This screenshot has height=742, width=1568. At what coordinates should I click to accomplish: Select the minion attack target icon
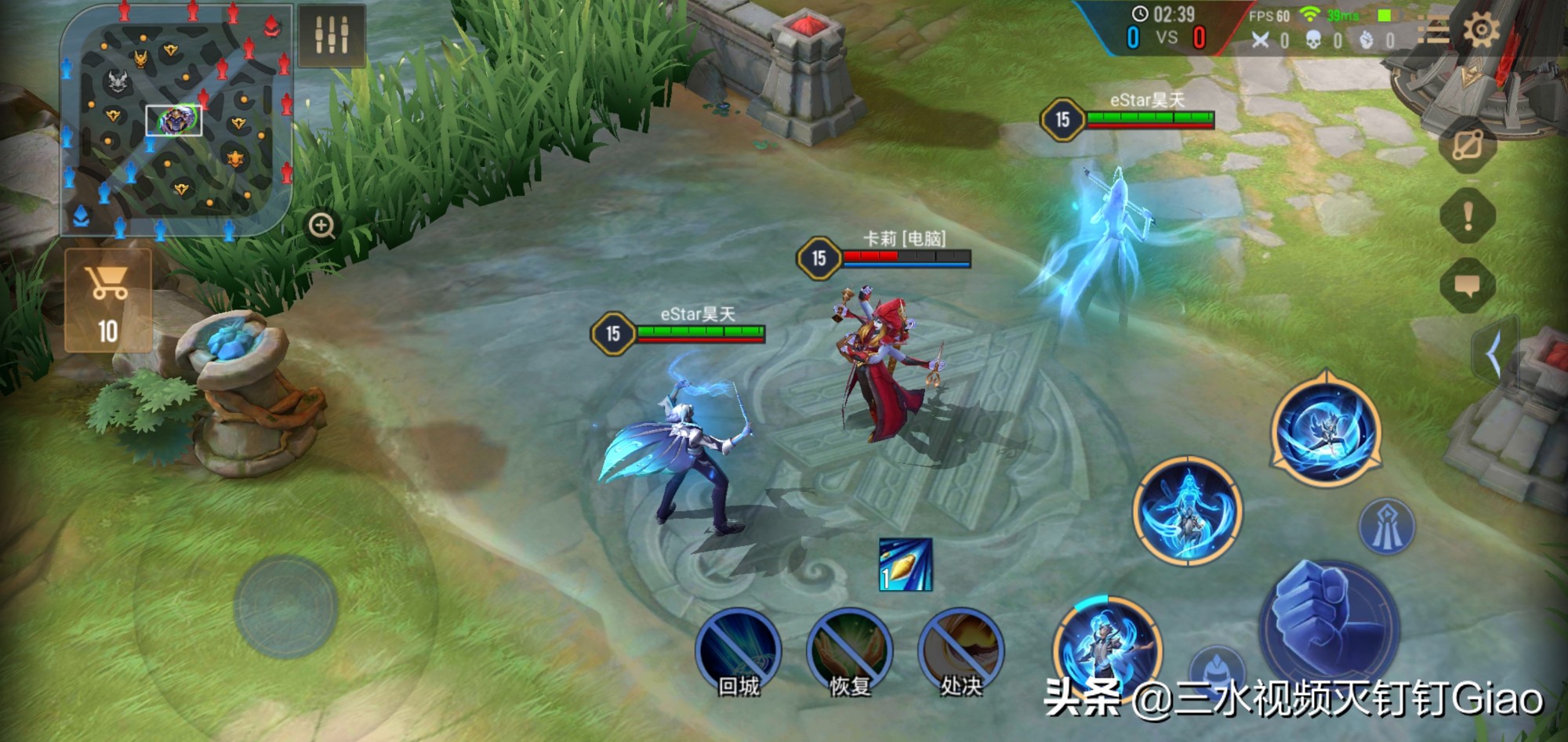click(x=1217, y=666)
